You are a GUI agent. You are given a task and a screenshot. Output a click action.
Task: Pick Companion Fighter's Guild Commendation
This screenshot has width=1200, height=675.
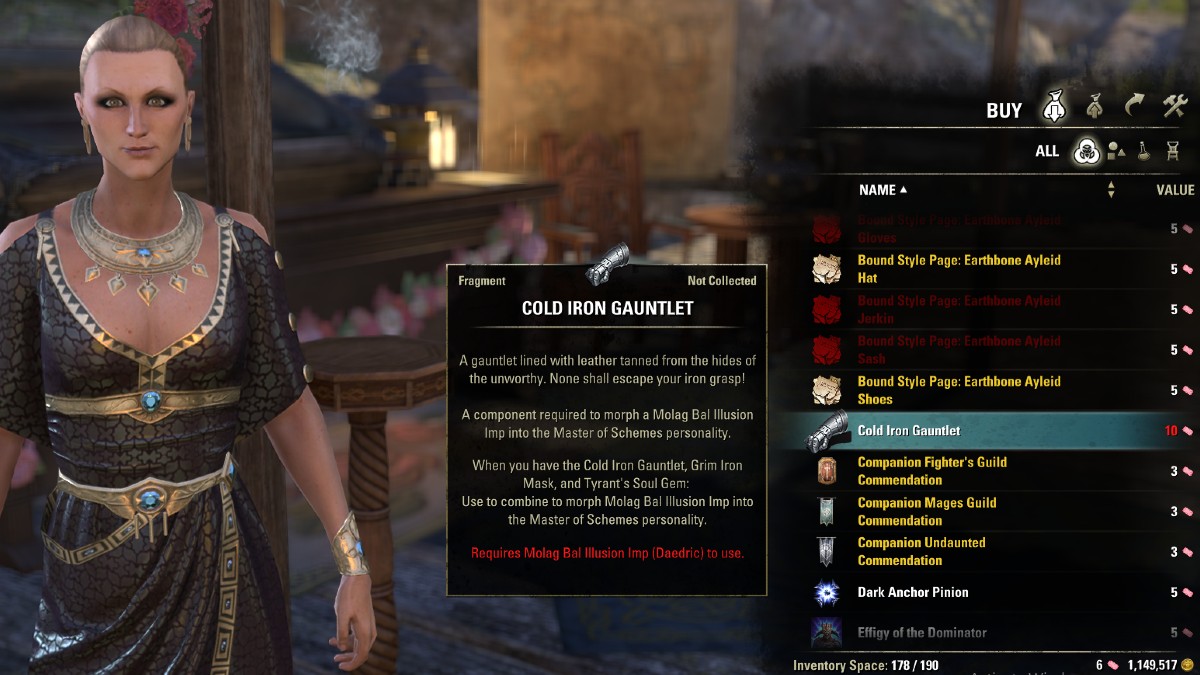coord(932,471)
